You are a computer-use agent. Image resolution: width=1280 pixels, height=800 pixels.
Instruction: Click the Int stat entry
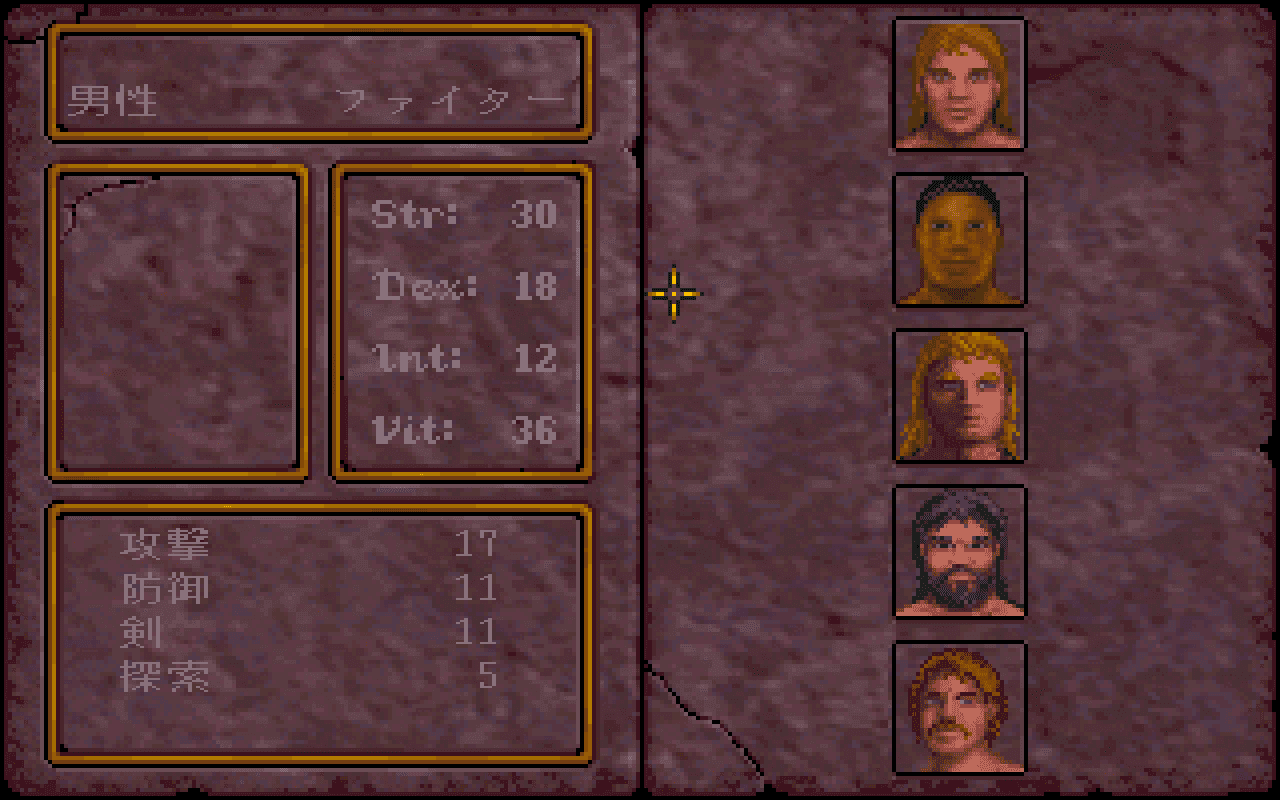coord(460,358)
